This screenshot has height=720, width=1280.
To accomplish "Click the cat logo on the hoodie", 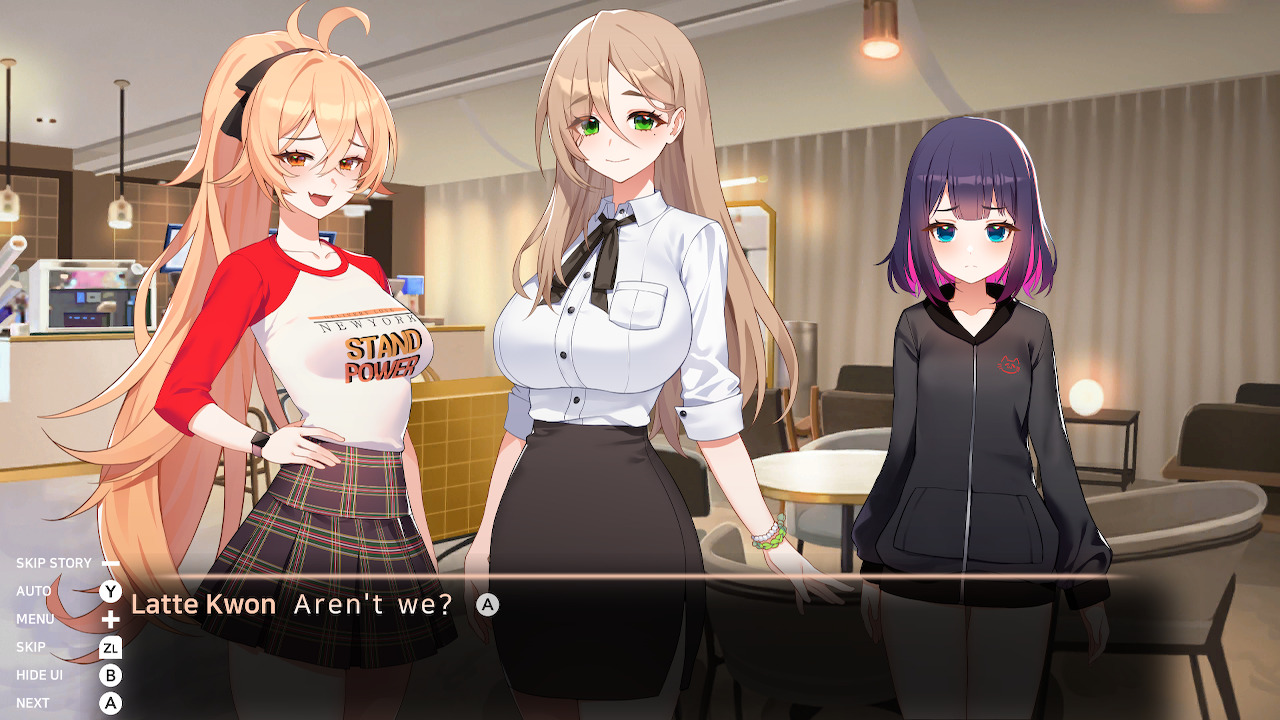I will 1010,365.
